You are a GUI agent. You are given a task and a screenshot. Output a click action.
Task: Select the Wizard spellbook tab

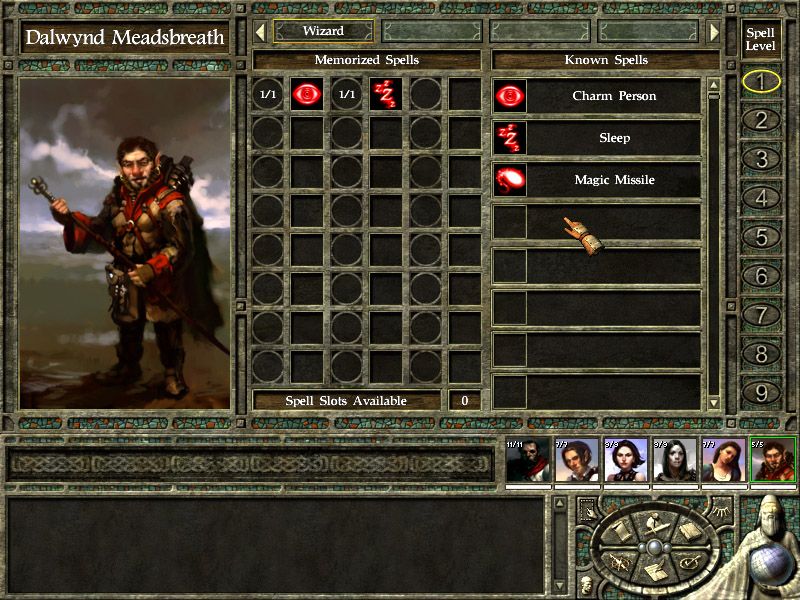coord(323,31)
